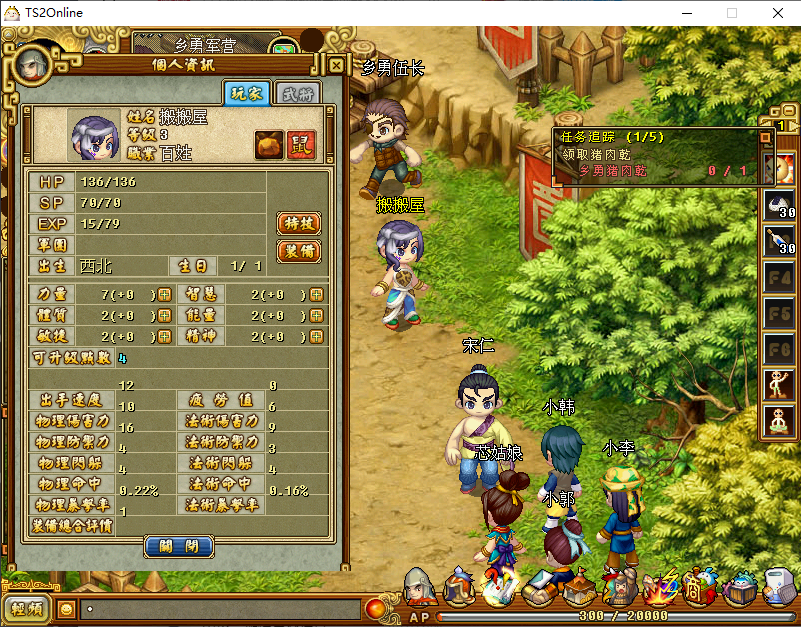The width and height of the screenshot is (801, 627).
Task: Add a point to 力量 with plus button
Action: tap(164, 294)
